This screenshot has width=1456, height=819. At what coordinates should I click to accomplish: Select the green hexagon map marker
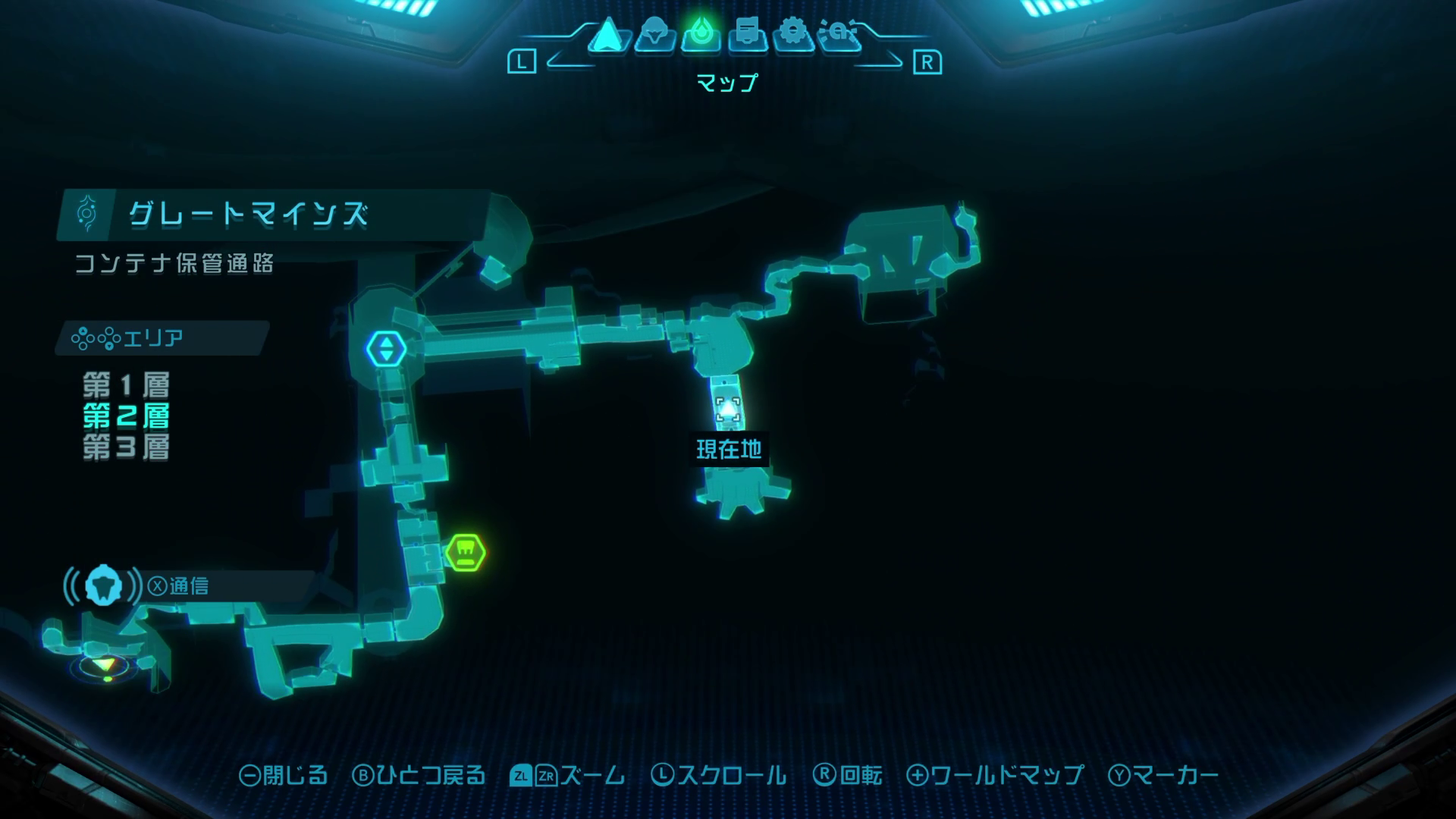click(465, 552)
